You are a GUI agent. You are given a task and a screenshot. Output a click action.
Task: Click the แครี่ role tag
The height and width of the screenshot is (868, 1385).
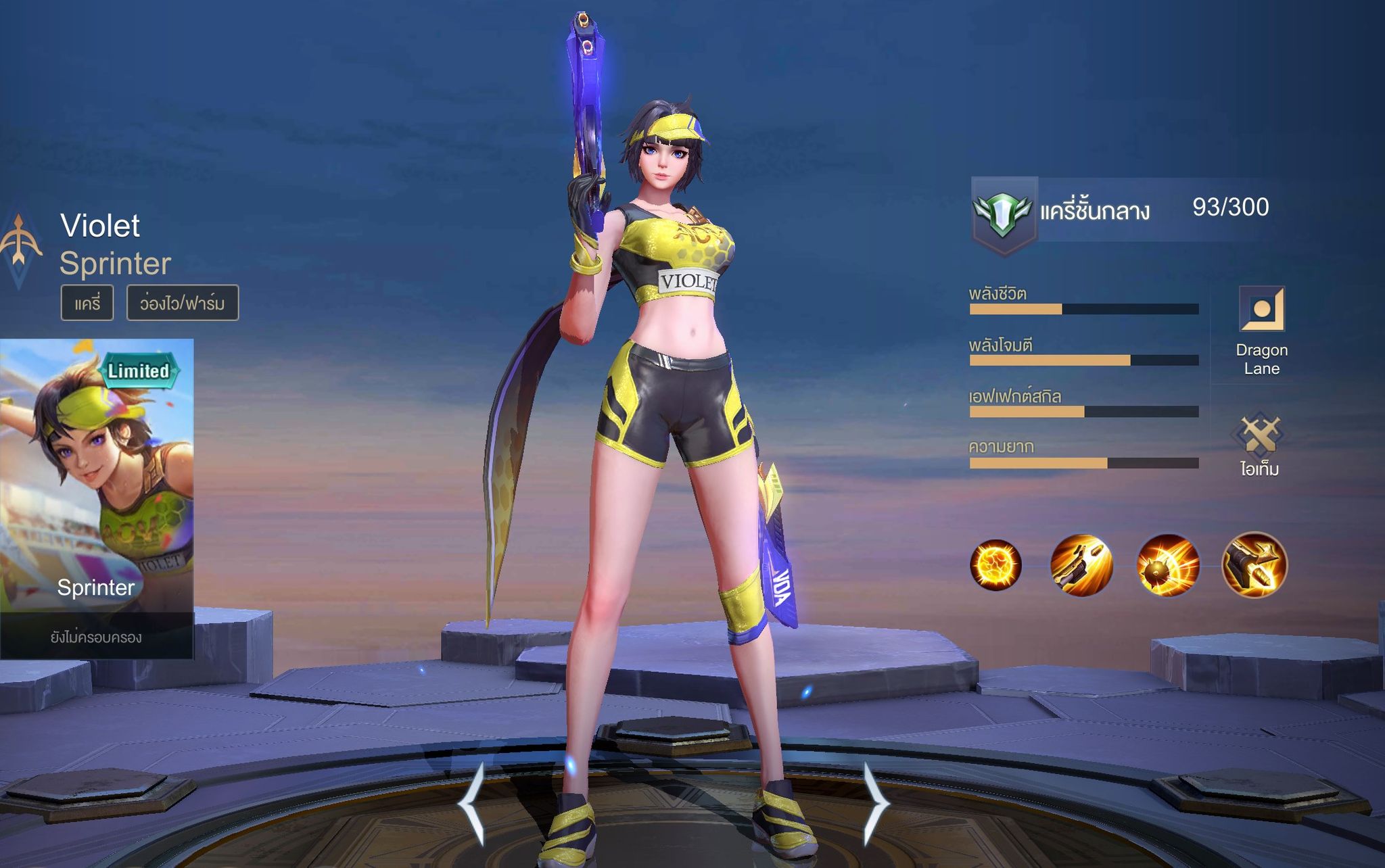pyautogui.click(x=87, y=303)
